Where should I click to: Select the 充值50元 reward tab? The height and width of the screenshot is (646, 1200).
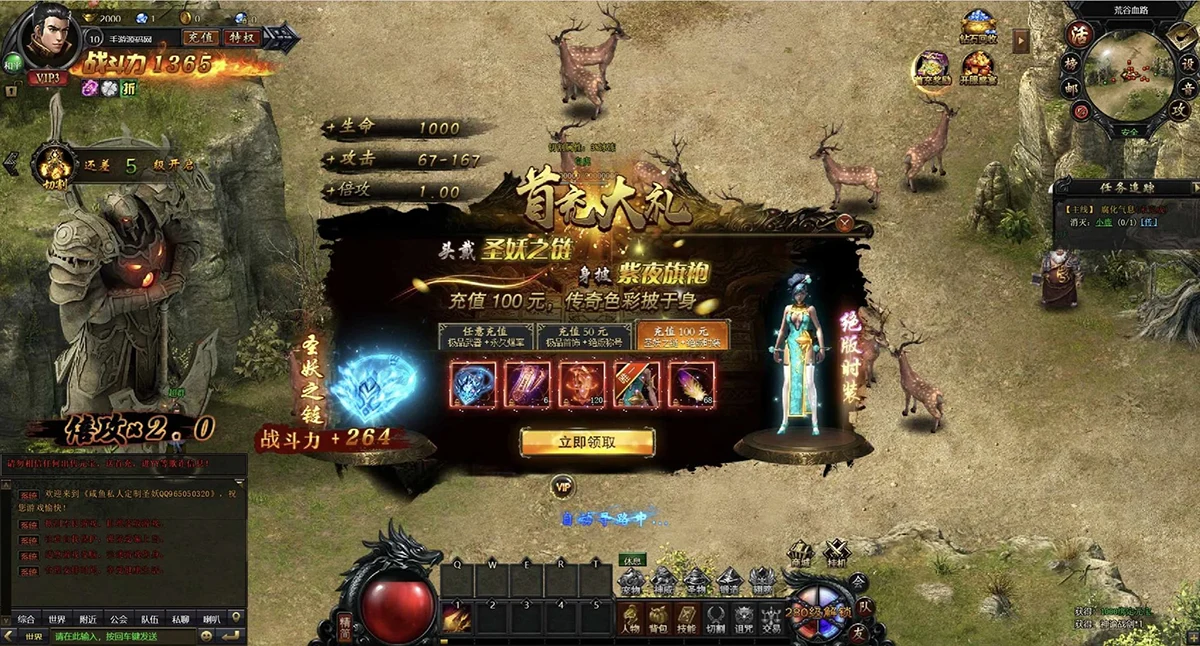click(x=583, y=336)
